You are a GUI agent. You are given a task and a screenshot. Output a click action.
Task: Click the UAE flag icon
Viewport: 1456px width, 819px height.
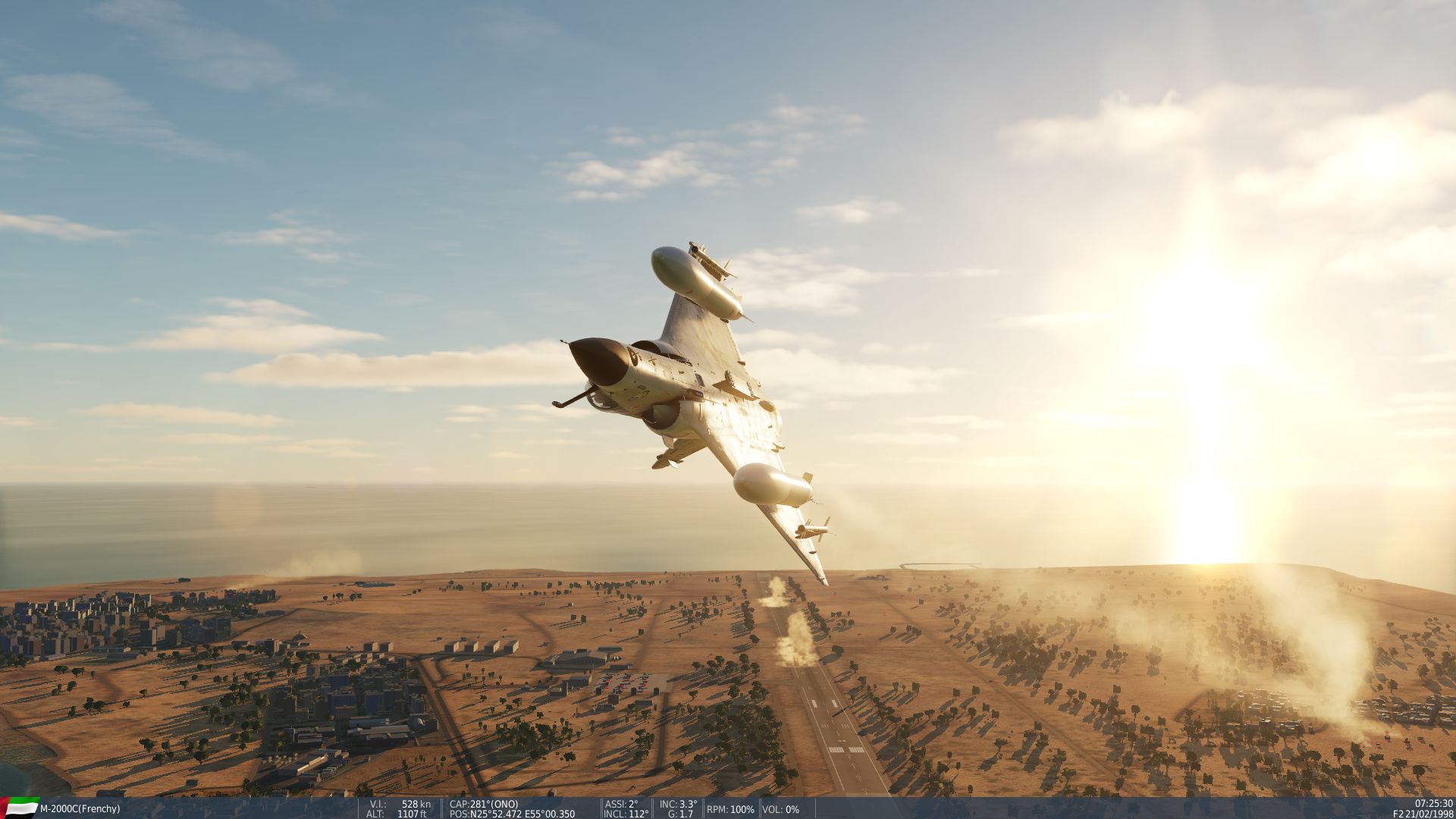(19, 808)
